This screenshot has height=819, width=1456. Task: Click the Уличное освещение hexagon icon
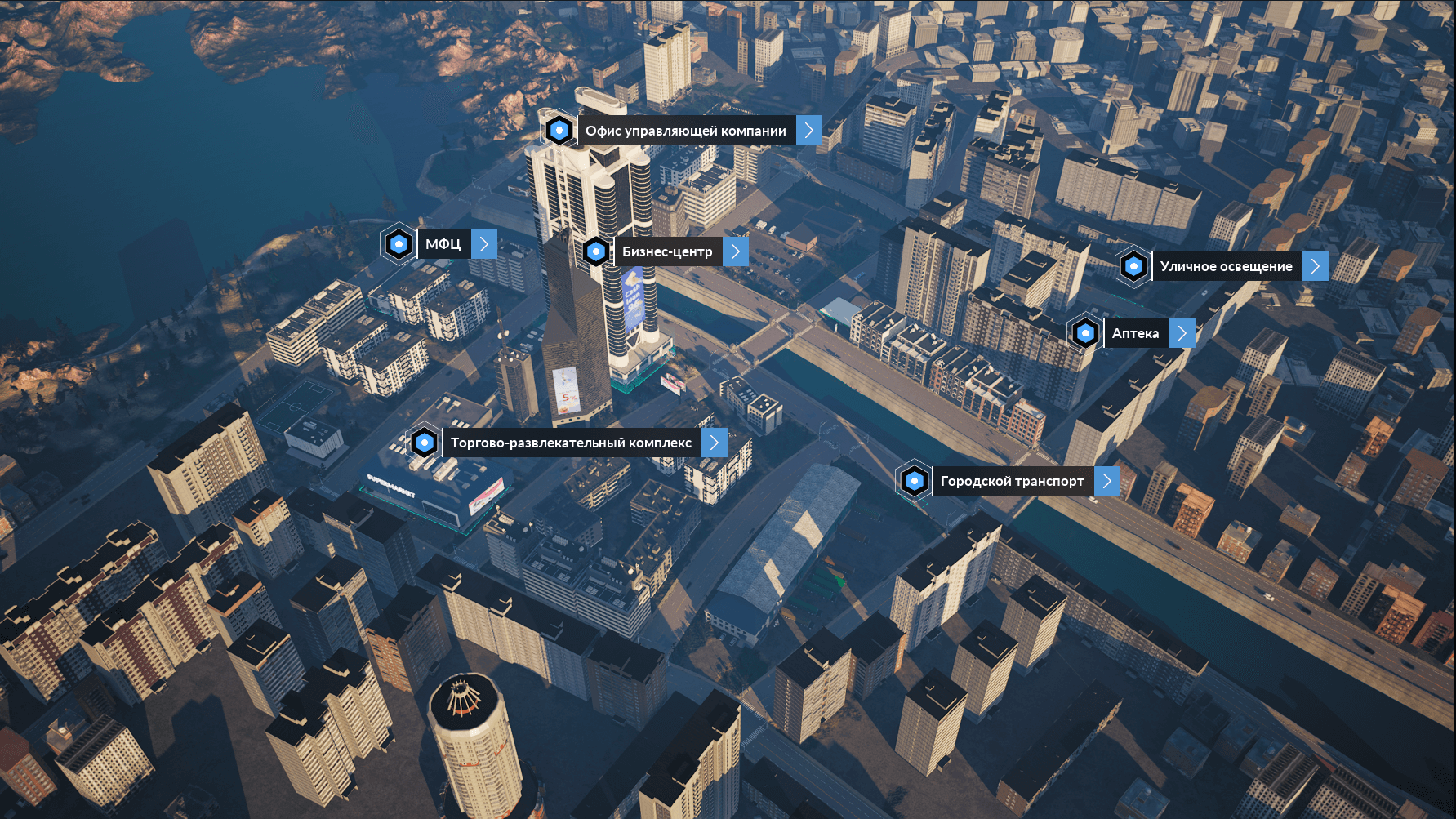click(1133, 266)
